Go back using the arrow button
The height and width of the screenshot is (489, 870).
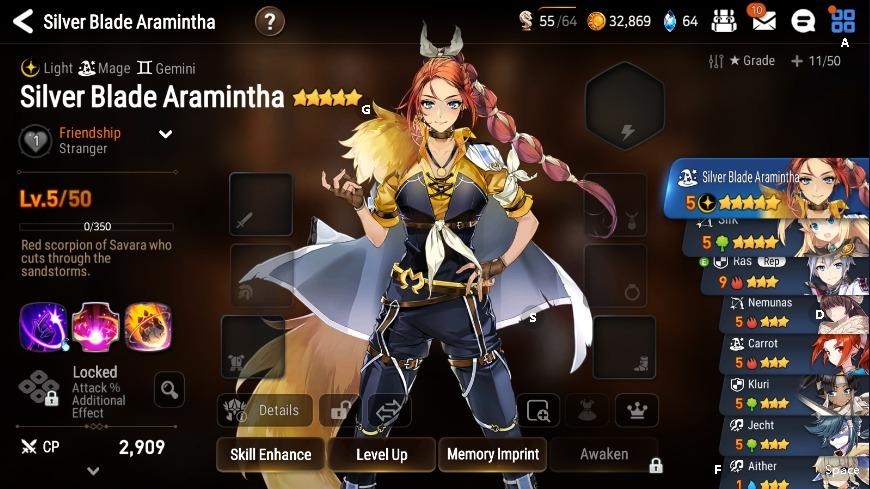pos(22,21)
